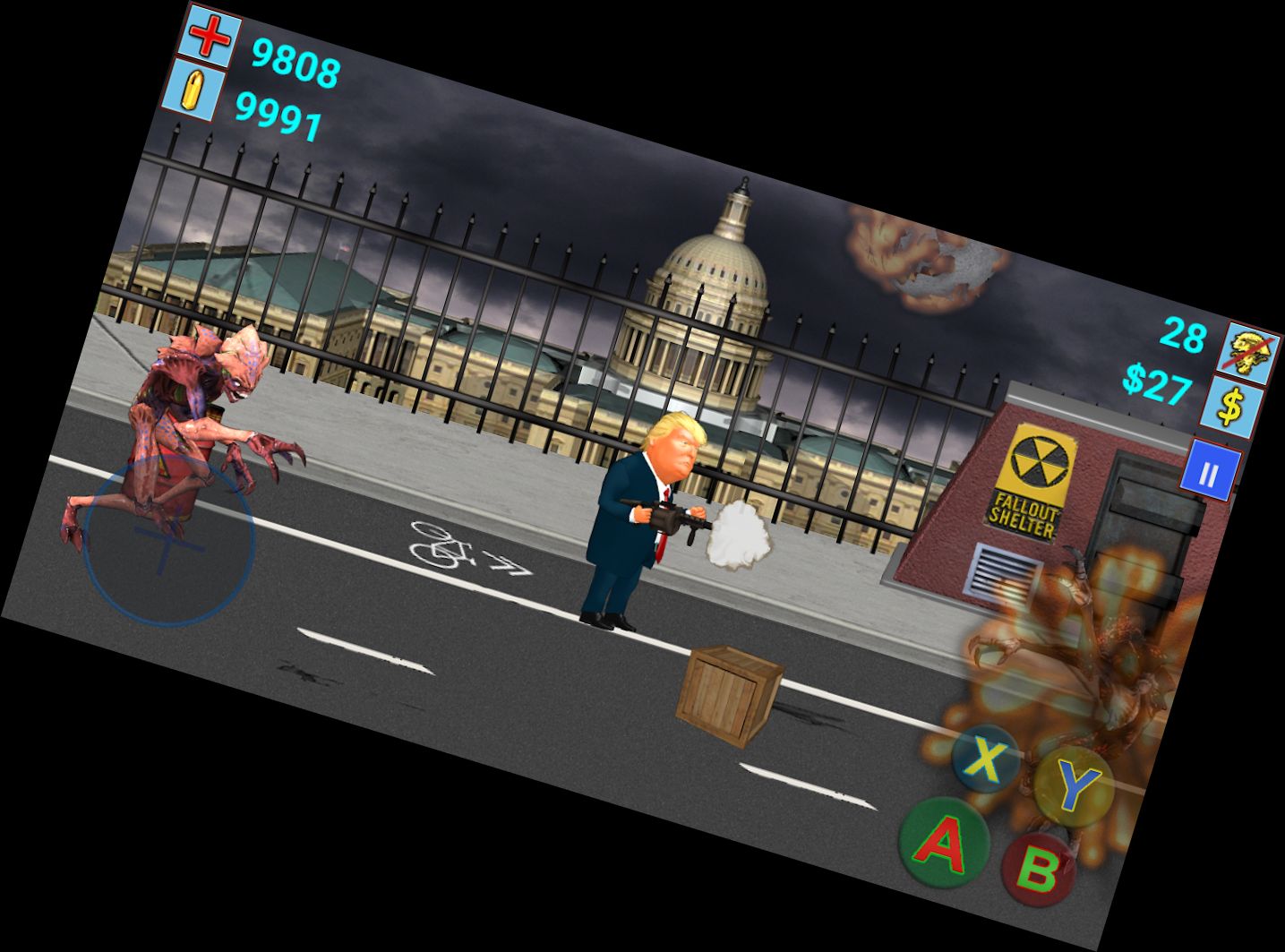The image size is (1285, 952).
Task: Click the red cross health icon
Action: coord(211,38)
